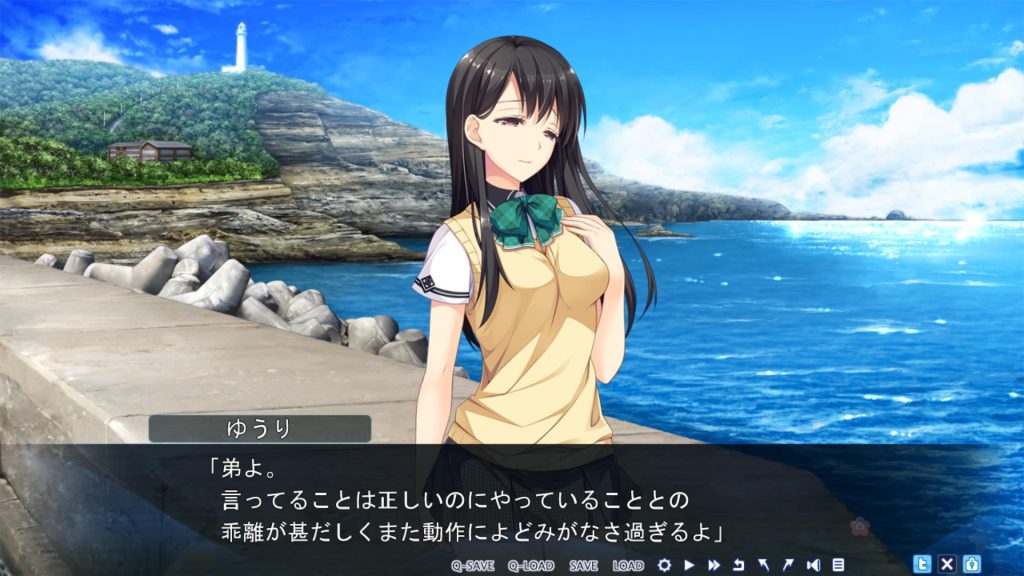The height and width of the screenshot is (576, 1024).
Task: Click the return arrow icon
Action: tap(739, 565)
